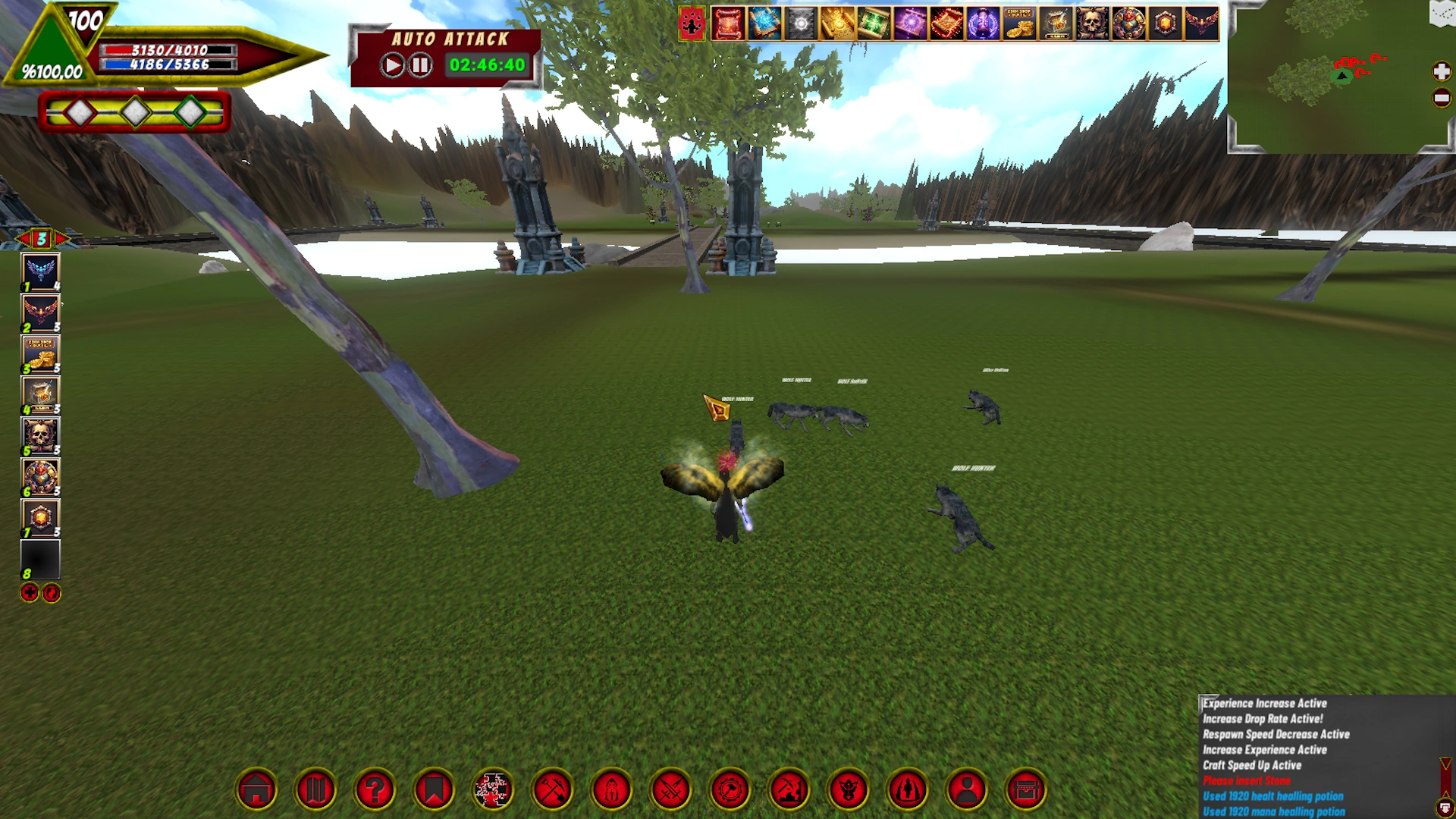Open the home menu icon
1456x819 pixels.
[x=258, y=789]
